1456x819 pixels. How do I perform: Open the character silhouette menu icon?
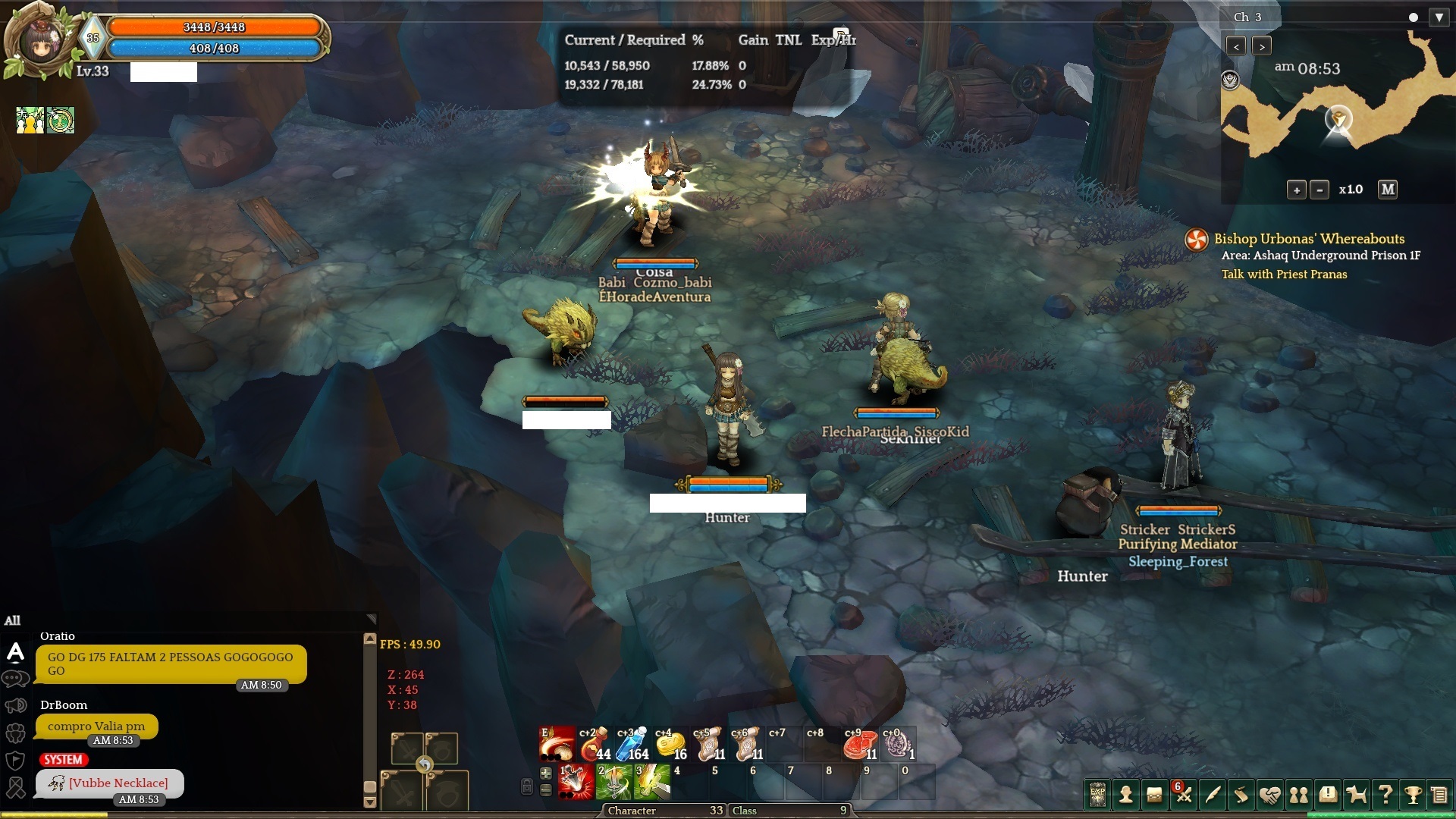coord(1126,795)
